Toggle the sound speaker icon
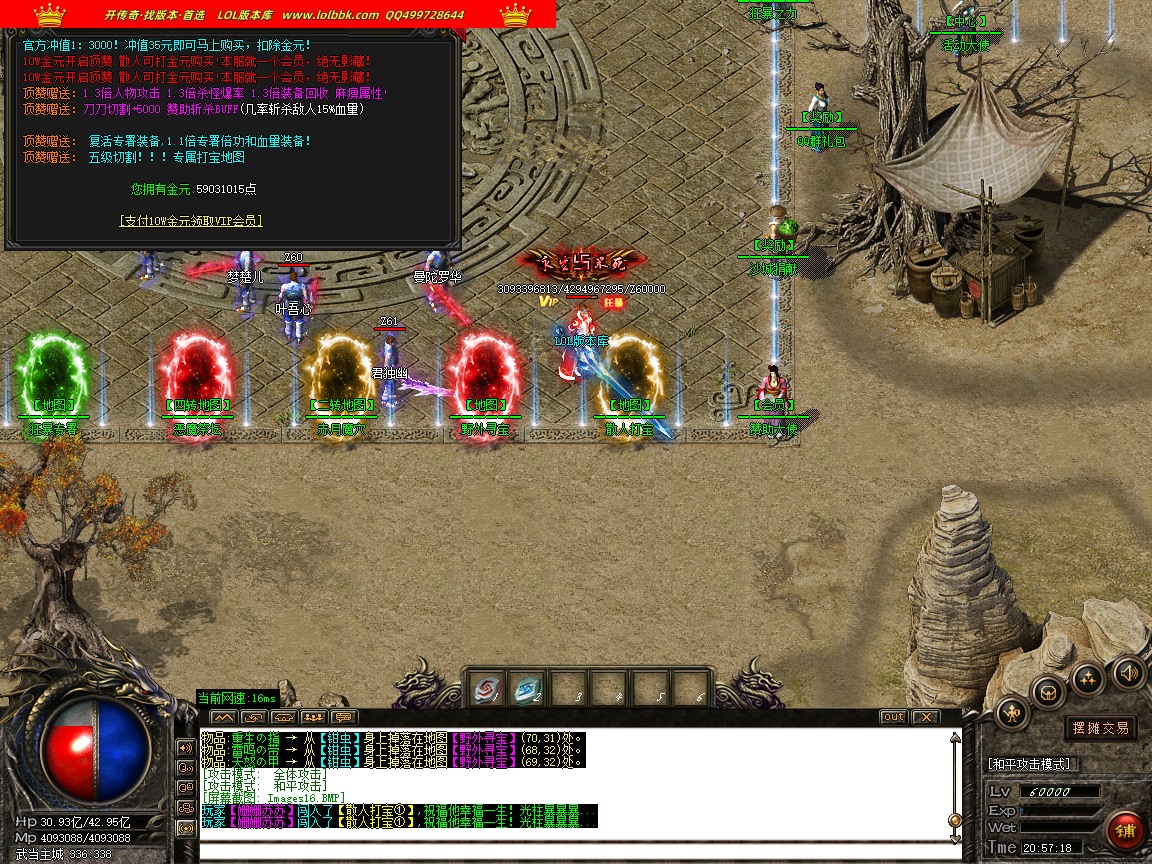Screen dimensions: 1152x864 [1128, 672]
